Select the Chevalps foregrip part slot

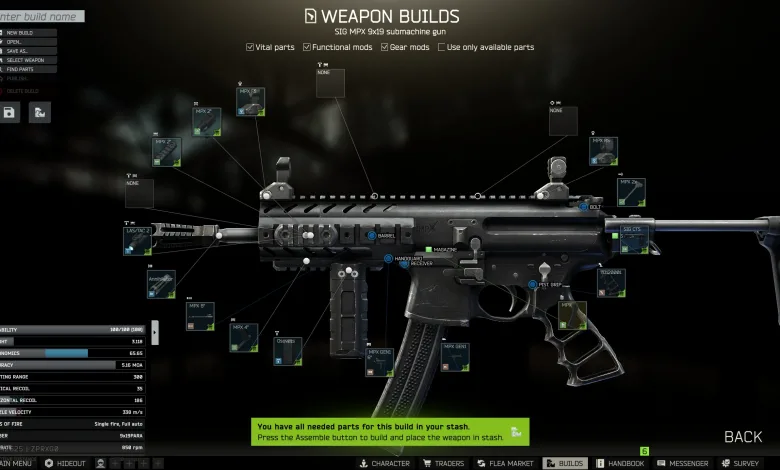pos(288,350)
